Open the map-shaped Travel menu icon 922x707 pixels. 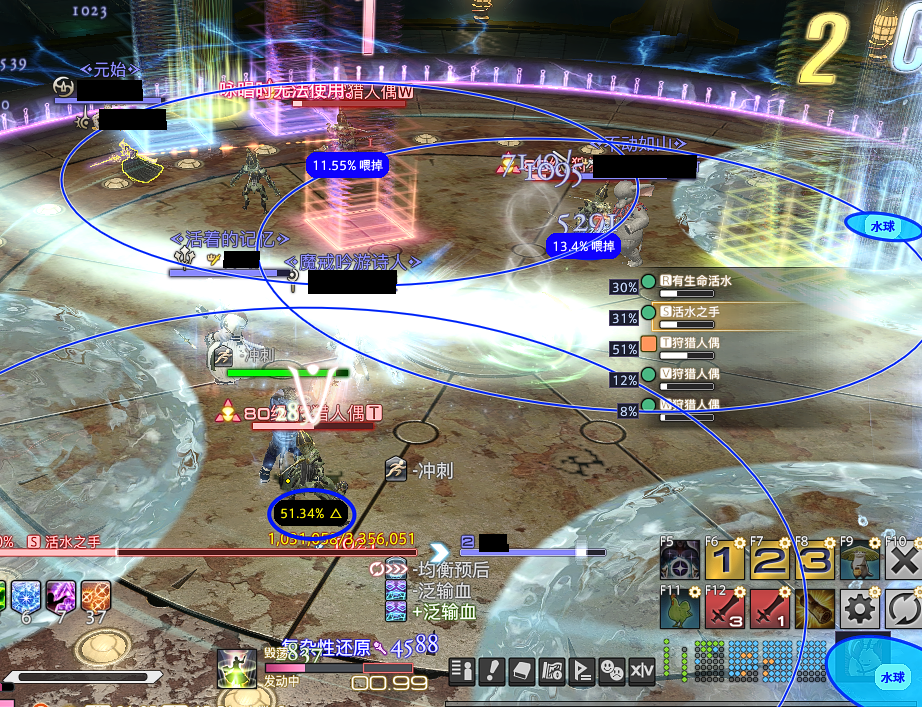tap(550, 670)
